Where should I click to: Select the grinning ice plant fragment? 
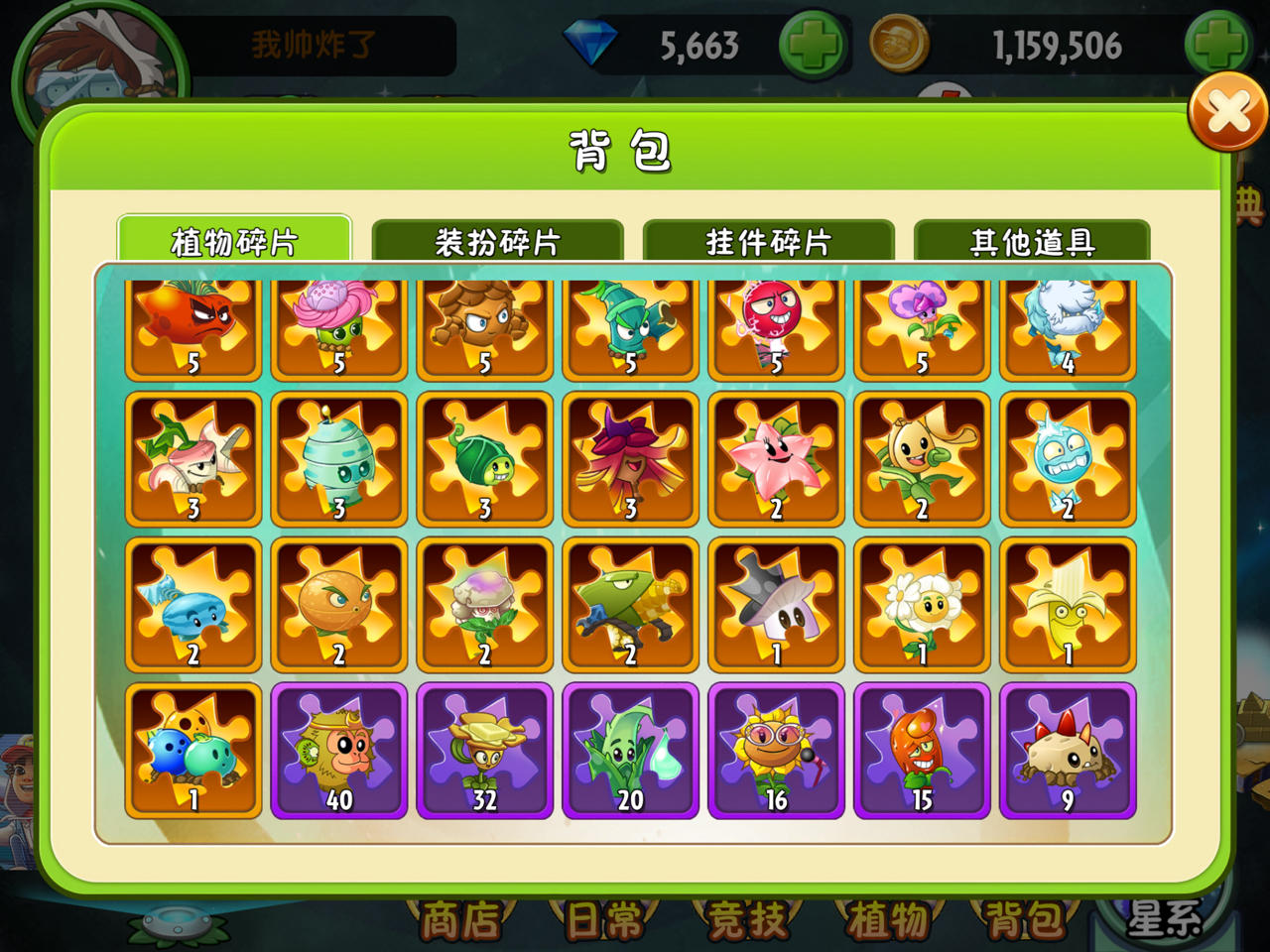pyautogui.click(x=1066, y=459)
